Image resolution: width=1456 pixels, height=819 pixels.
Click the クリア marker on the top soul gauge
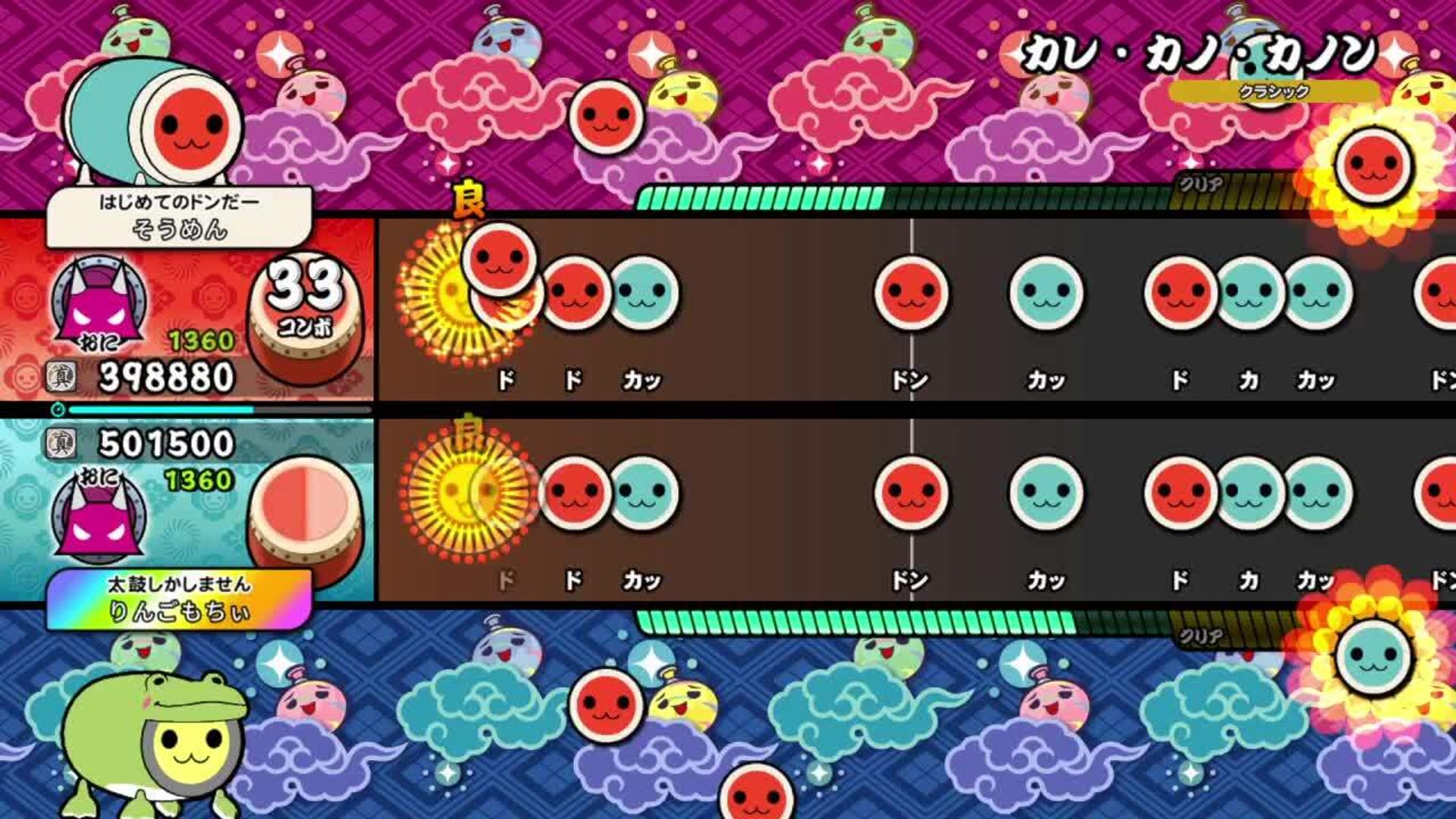[1198, 184]
